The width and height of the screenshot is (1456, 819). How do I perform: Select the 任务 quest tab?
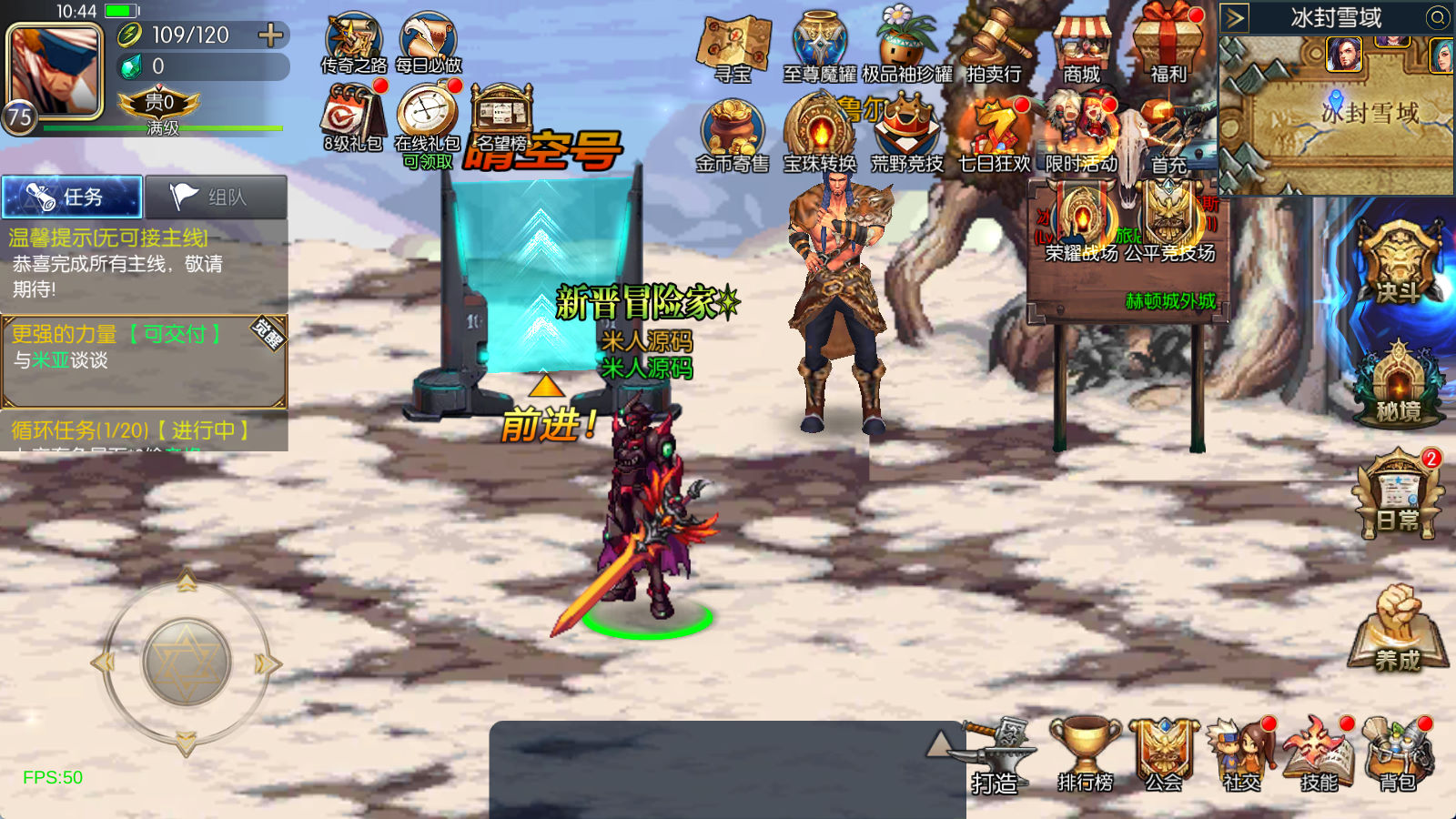[x=72, y=197]
